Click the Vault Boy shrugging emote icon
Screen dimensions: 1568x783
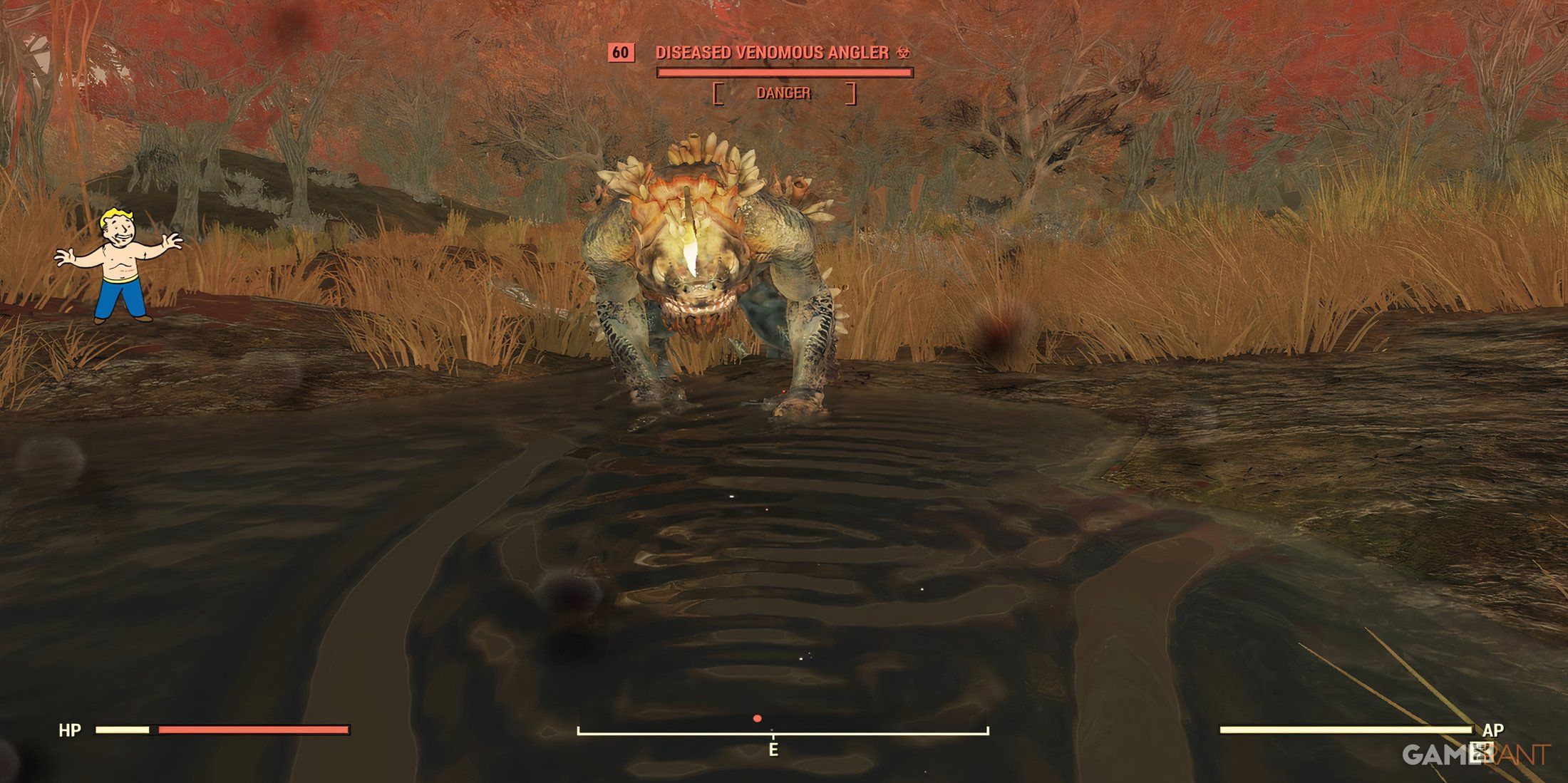coord(118,264)
